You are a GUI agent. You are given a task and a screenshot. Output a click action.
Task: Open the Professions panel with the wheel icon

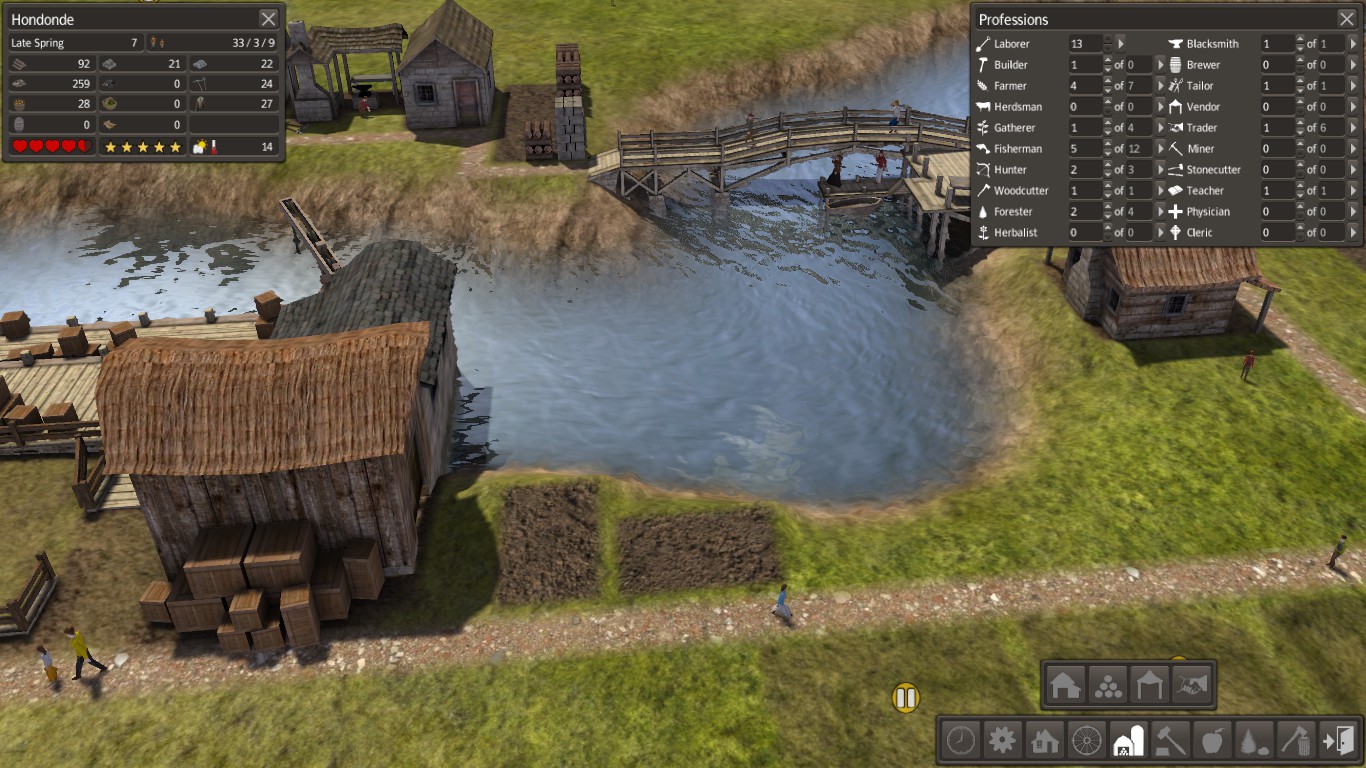1086,741
